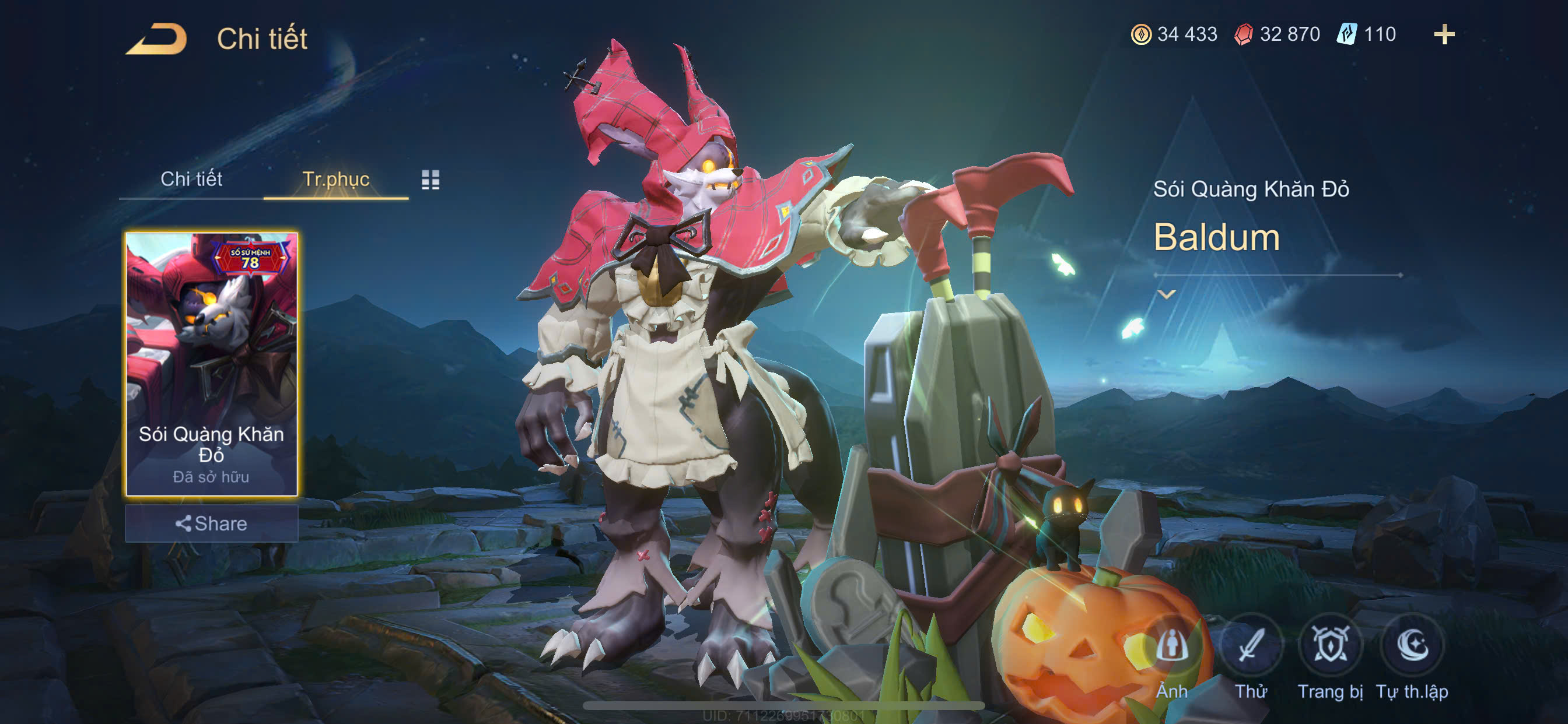Go back using the gold arrow button
1568x724 pixels.
(x=157, y=39)
